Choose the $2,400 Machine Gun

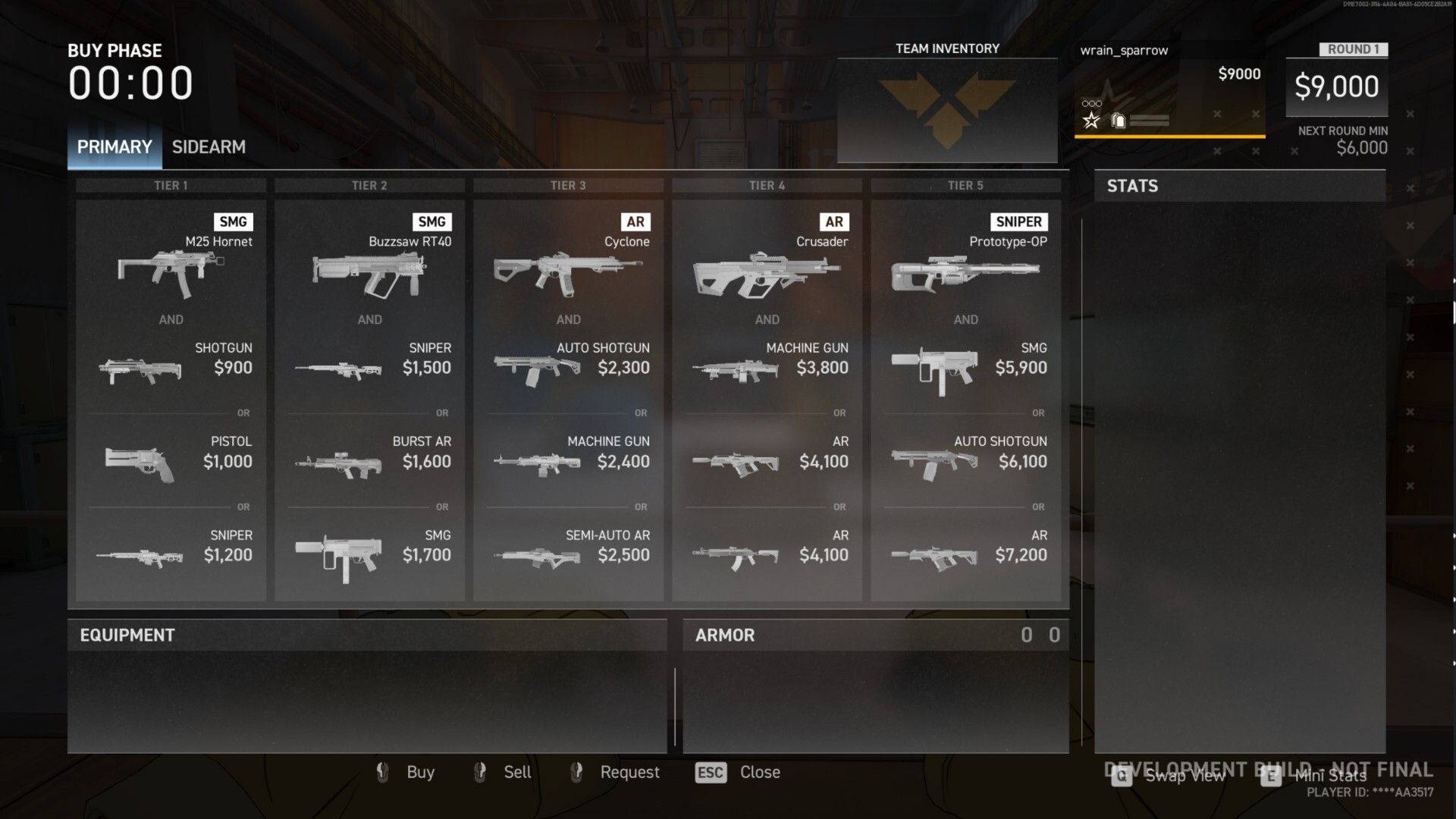pos(568,461)
